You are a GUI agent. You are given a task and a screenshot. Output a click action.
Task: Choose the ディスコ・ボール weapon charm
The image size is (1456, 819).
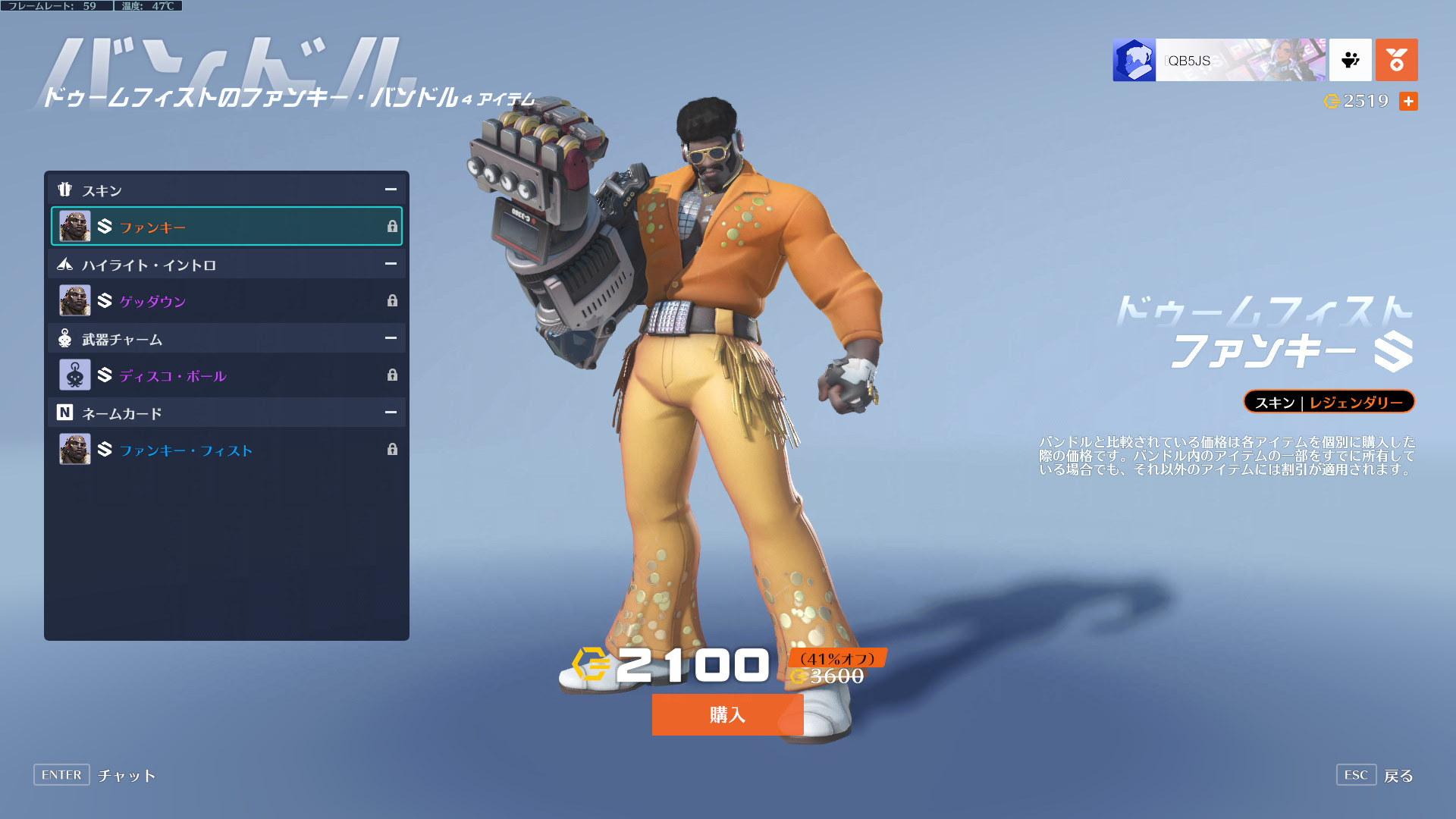226,375
